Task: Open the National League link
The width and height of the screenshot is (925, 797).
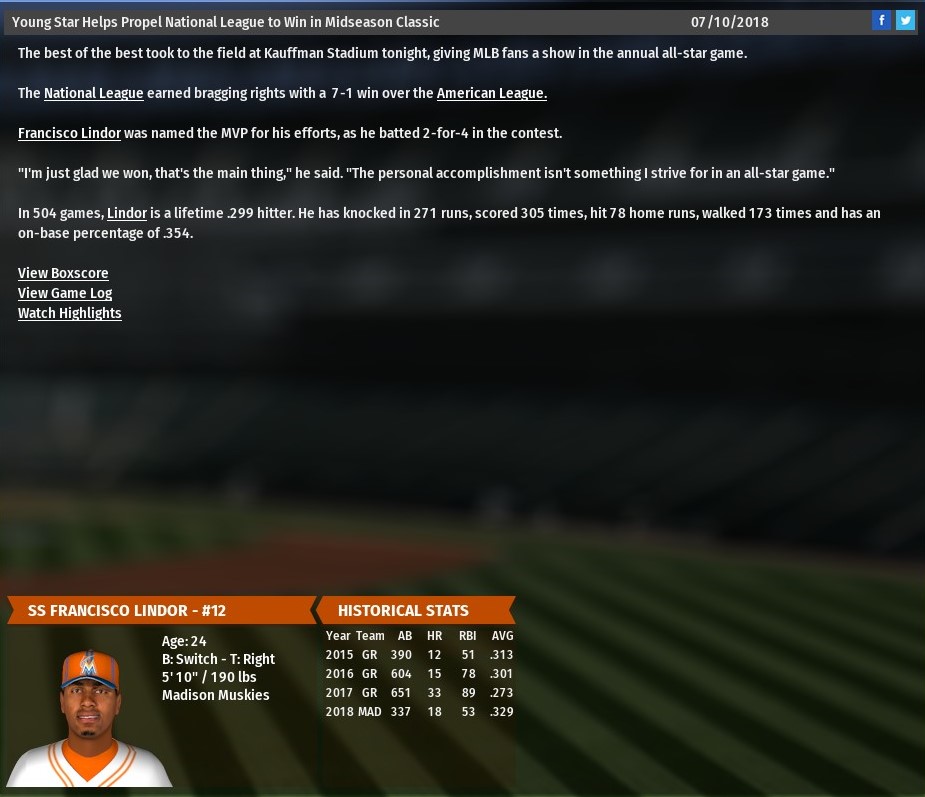Action: (x=94, y=93)
